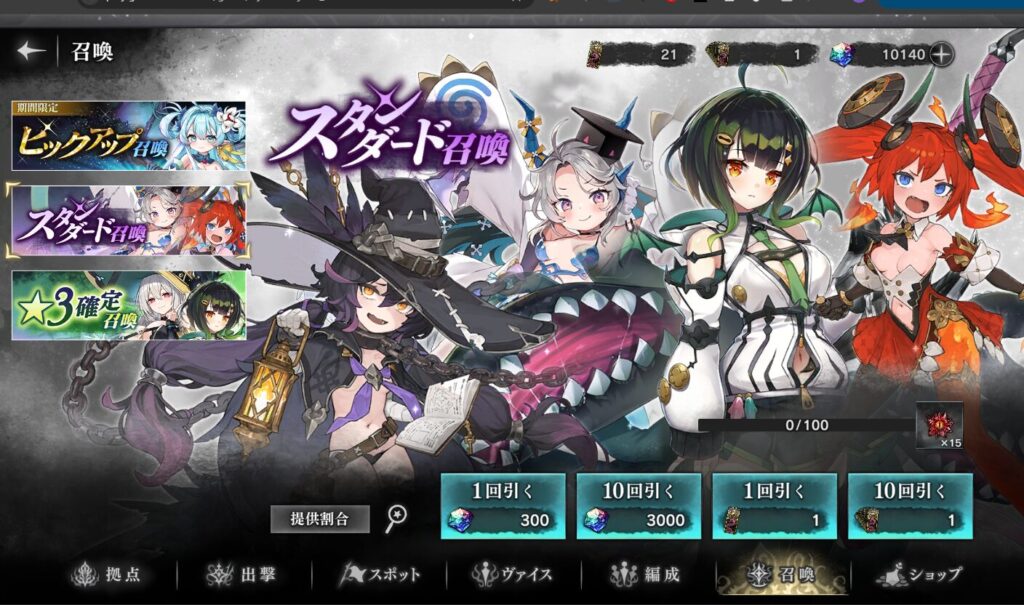The width and height of the screenshot is (1024, 605).
Task: Go to the 出撃 sortie menu
Action: pyautogui.click(x=243, y=575)
